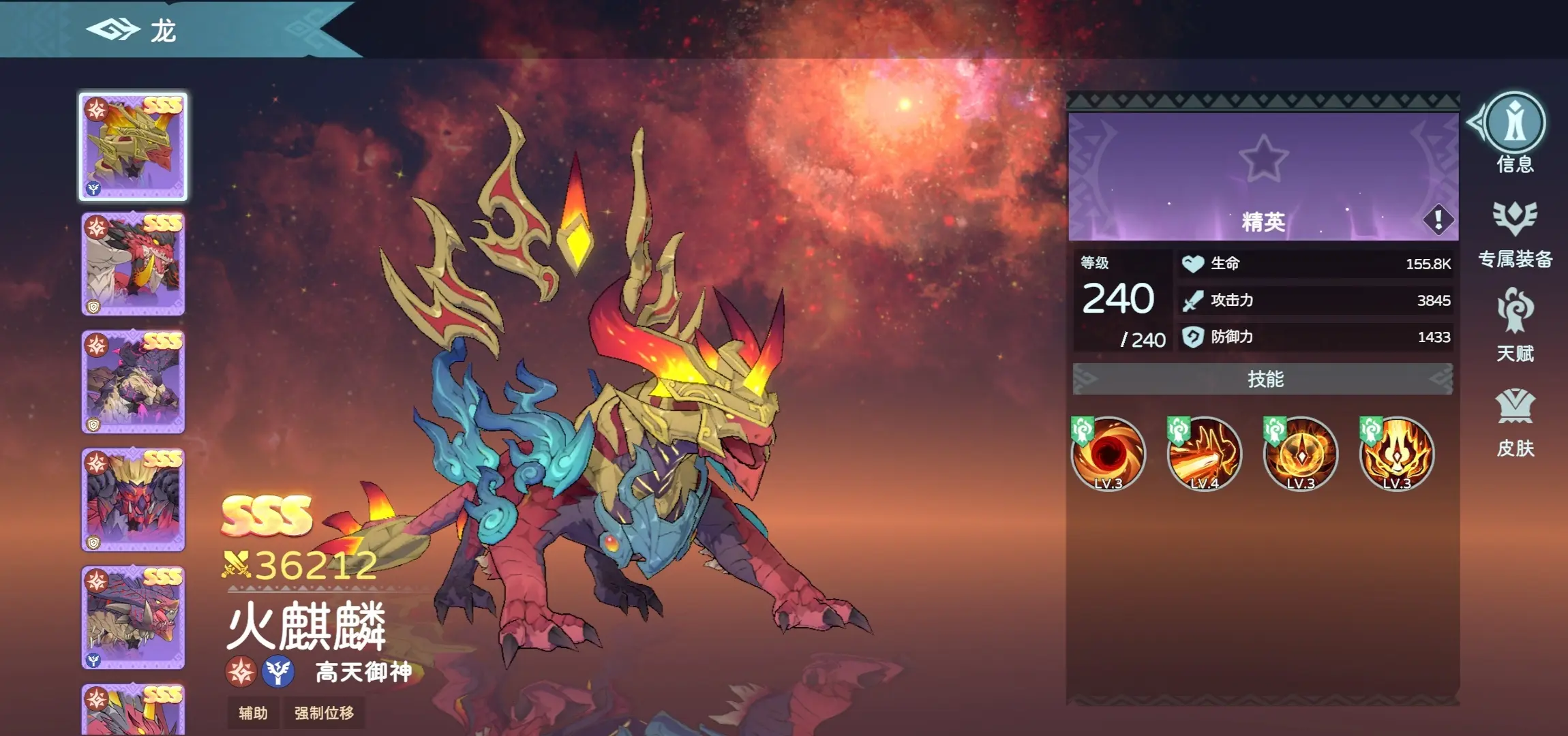Screen dimensions: 1568x736
Task: Open the flaming crest skill icon
Action: [x=1397, y=453]
